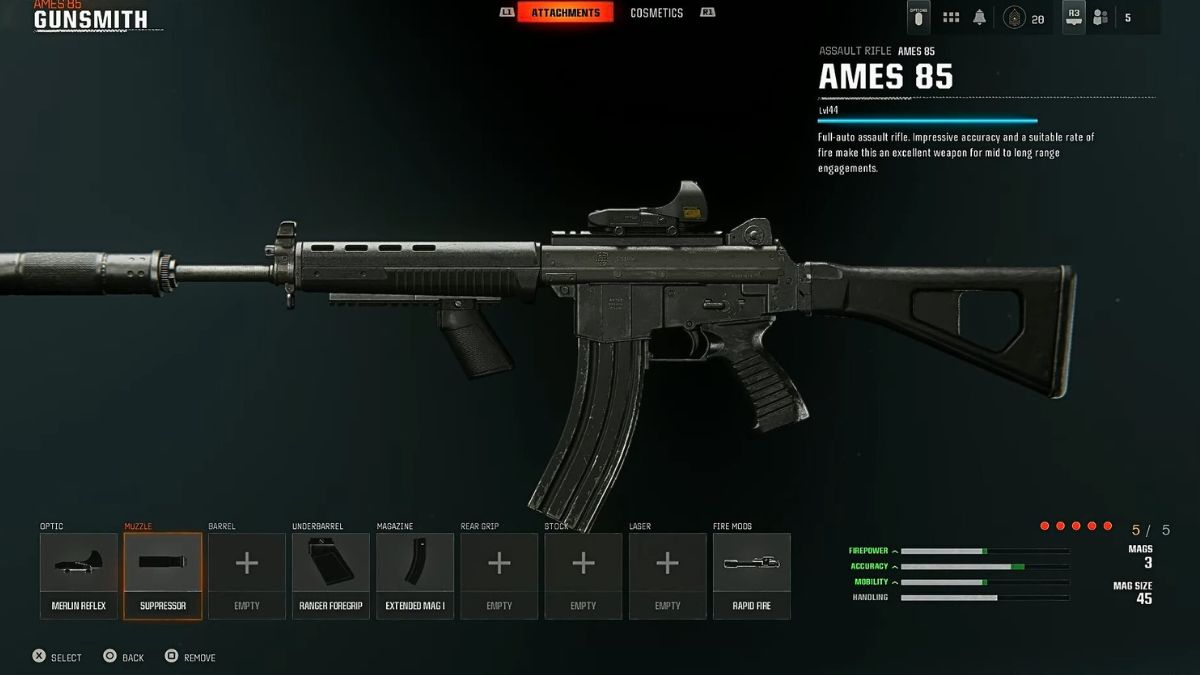1200x675 pixels.
Task: Open the empty Rear Grip slot
Action: pyautogui.click(x=499, y=575)
